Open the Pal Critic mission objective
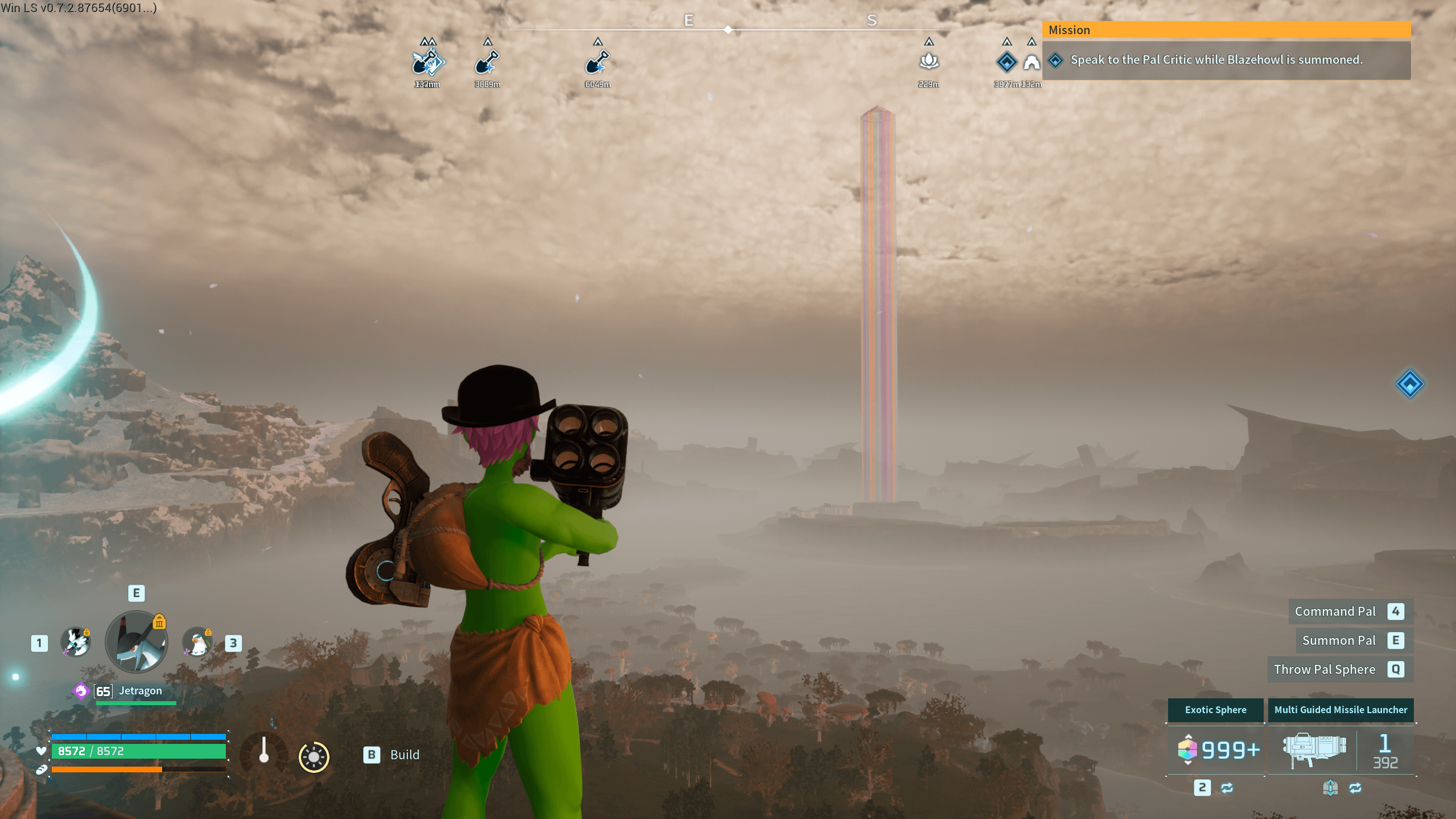Image resolution: width=1456 pixels, height=819 pixels. pyautogui.click(x=1216, y=60)
